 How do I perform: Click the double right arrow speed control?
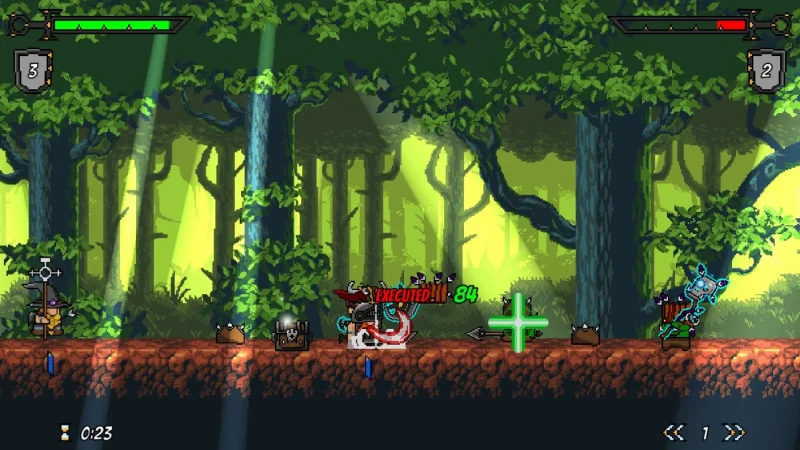(x=735, y=433)
